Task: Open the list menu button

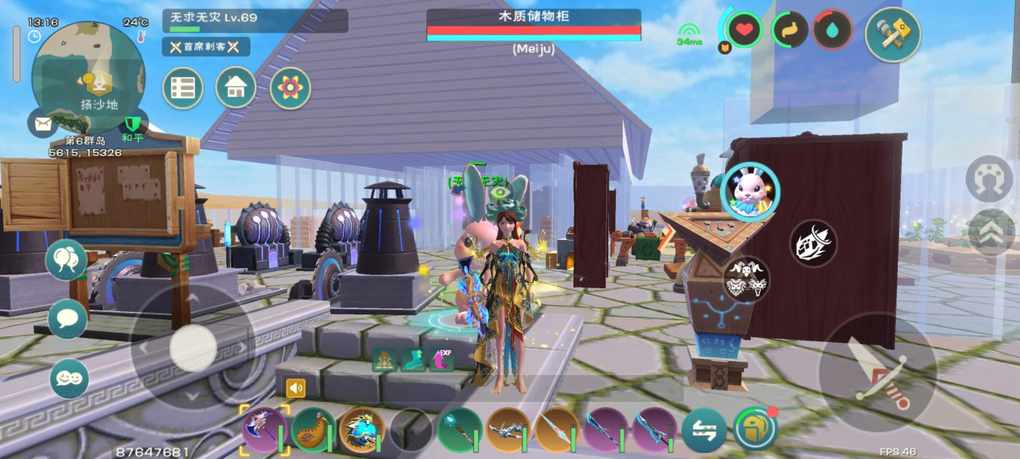Action: tap(183, 88)
